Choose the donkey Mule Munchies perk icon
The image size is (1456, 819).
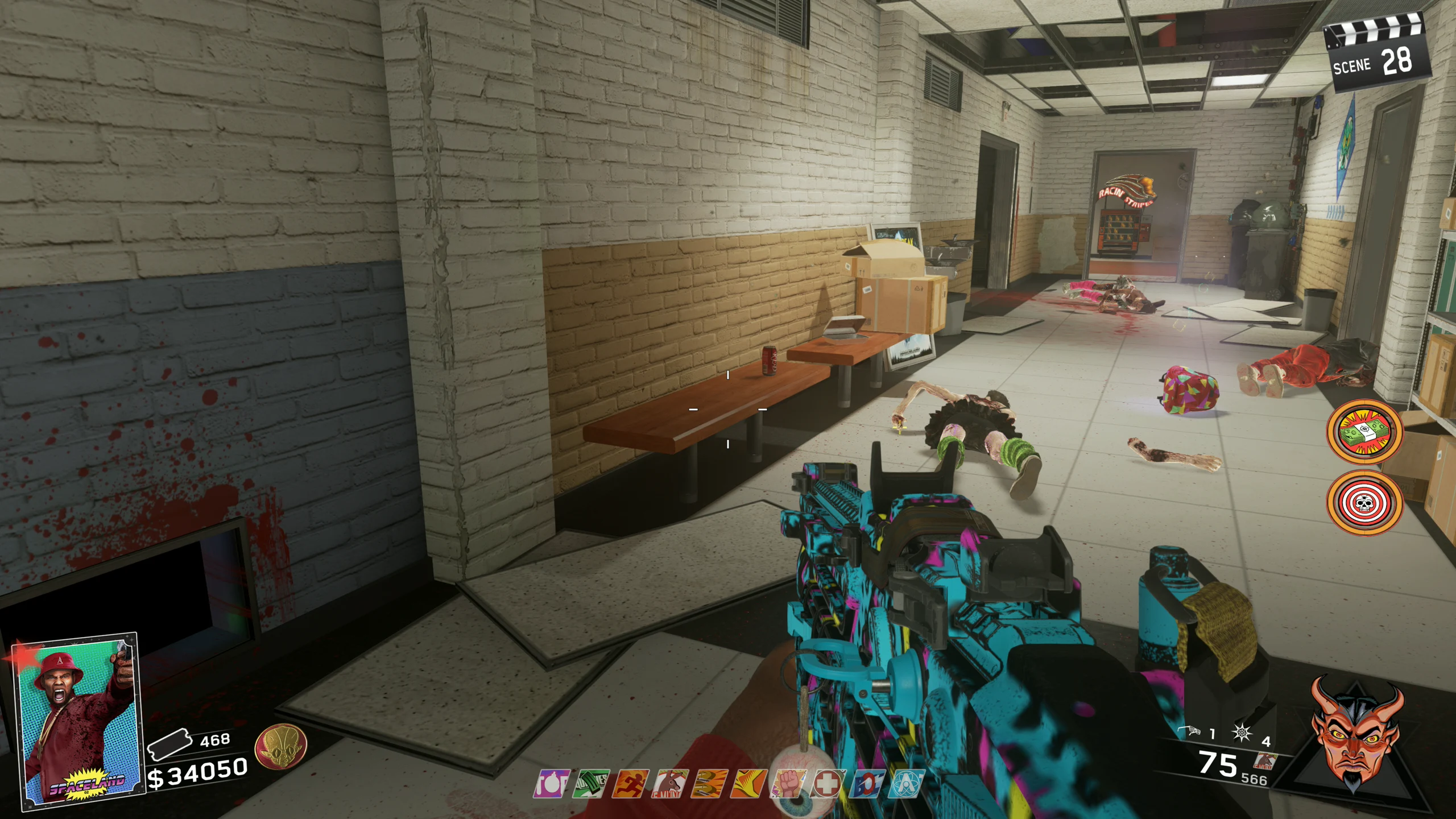670,784
